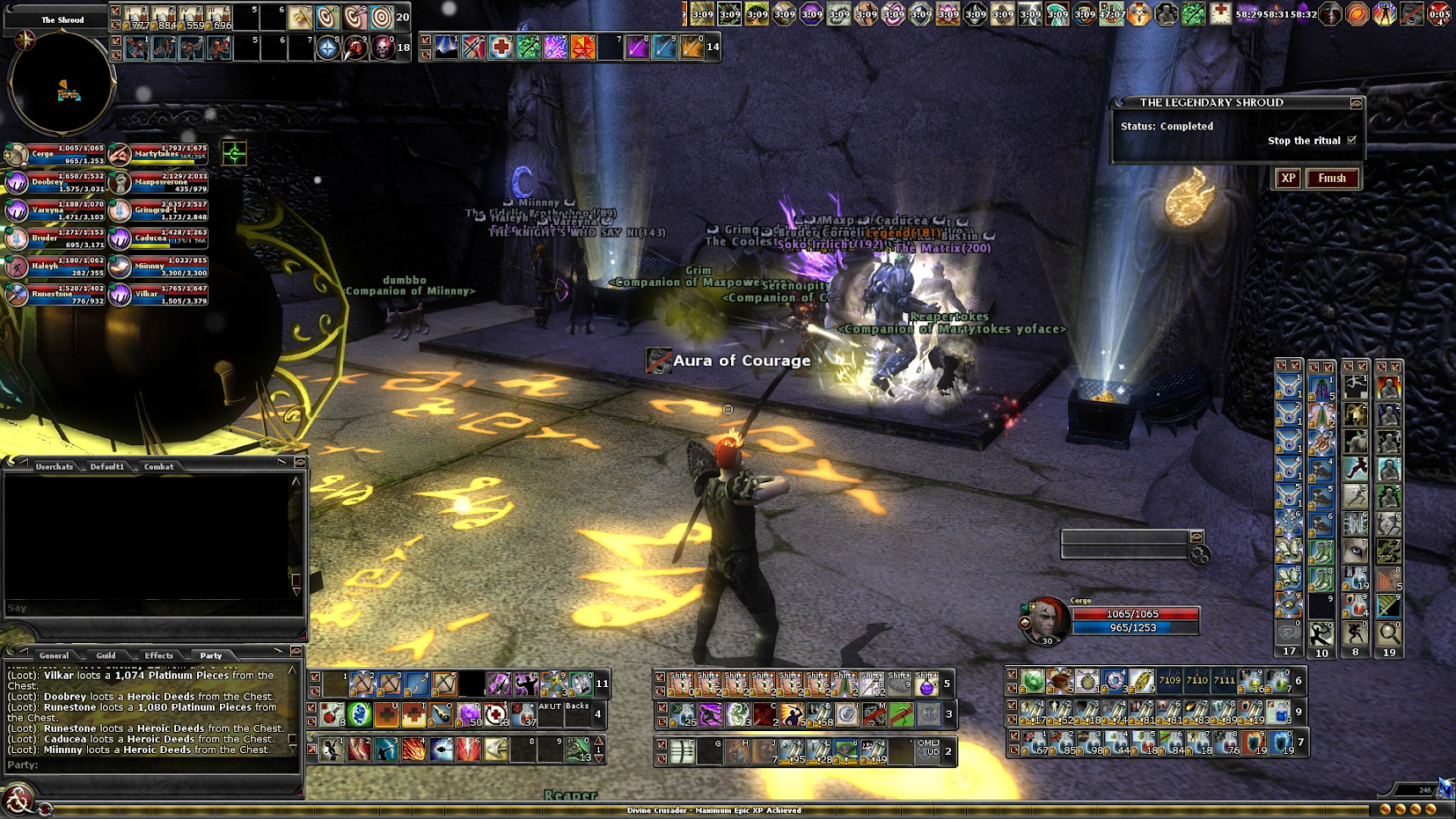
Task: Click the Party chat input line
Action: [150, 765]
